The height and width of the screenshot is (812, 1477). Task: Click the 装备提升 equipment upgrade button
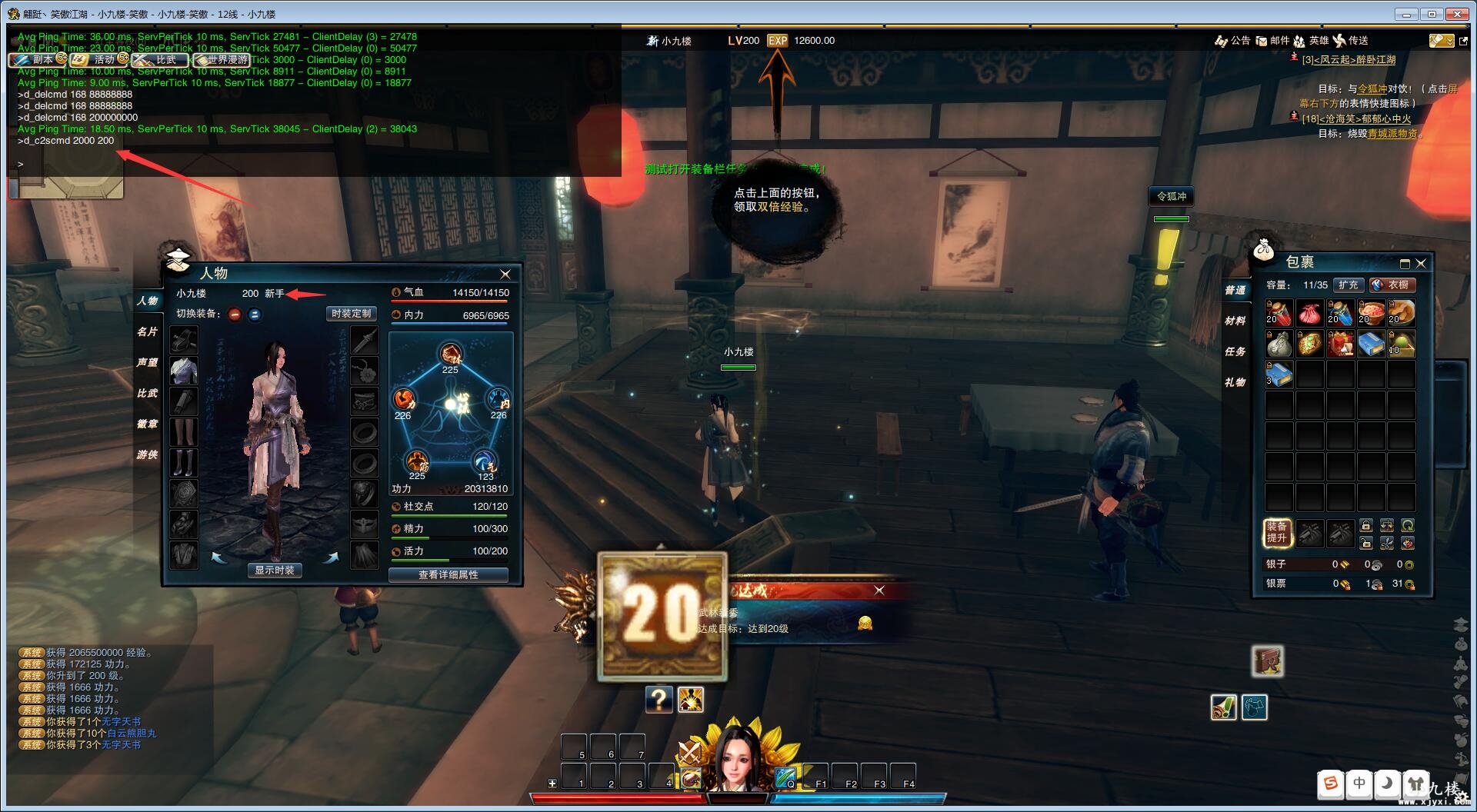(1277, 532)
